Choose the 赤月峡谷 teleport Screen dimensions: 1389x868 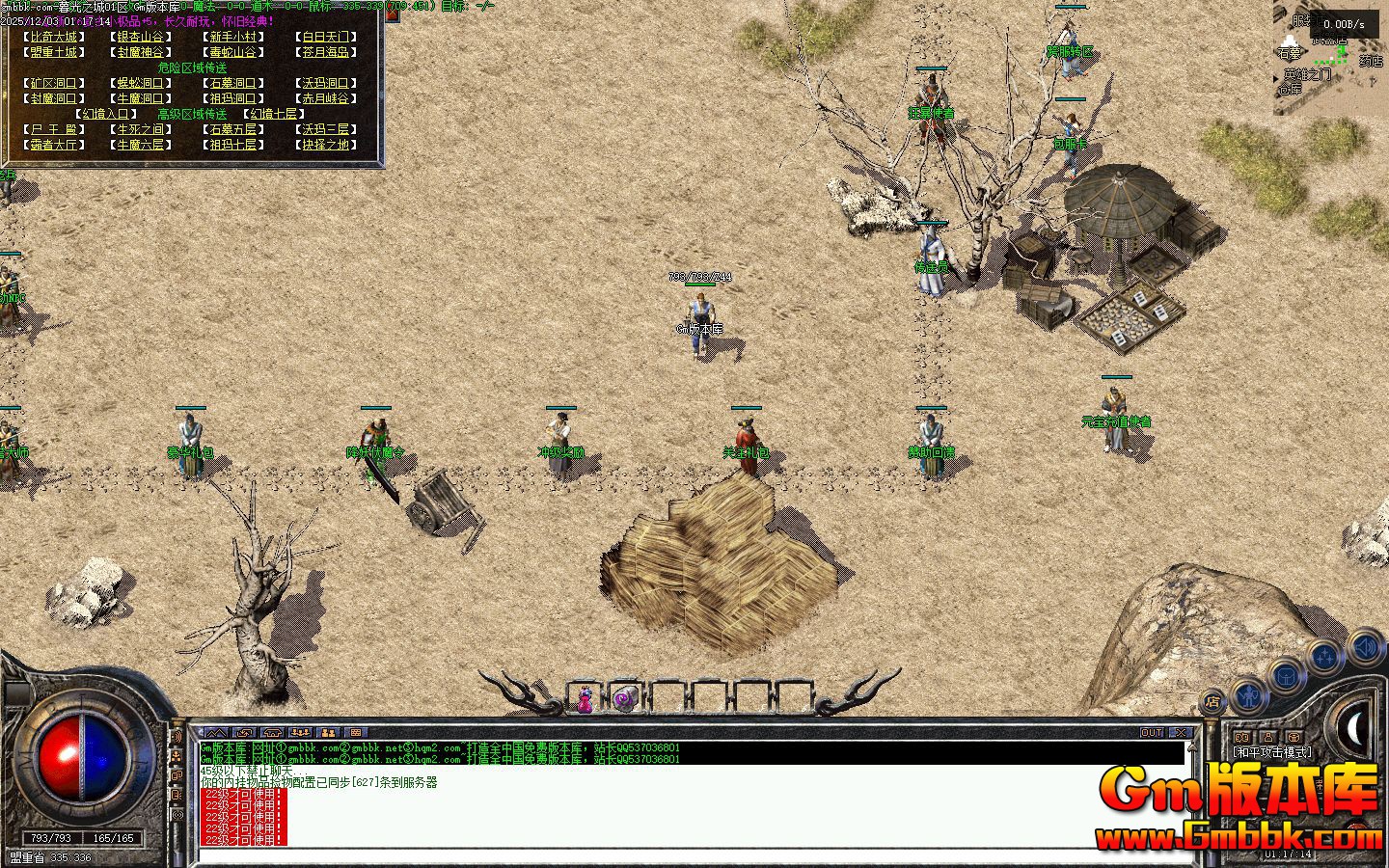tap(324, 98)
